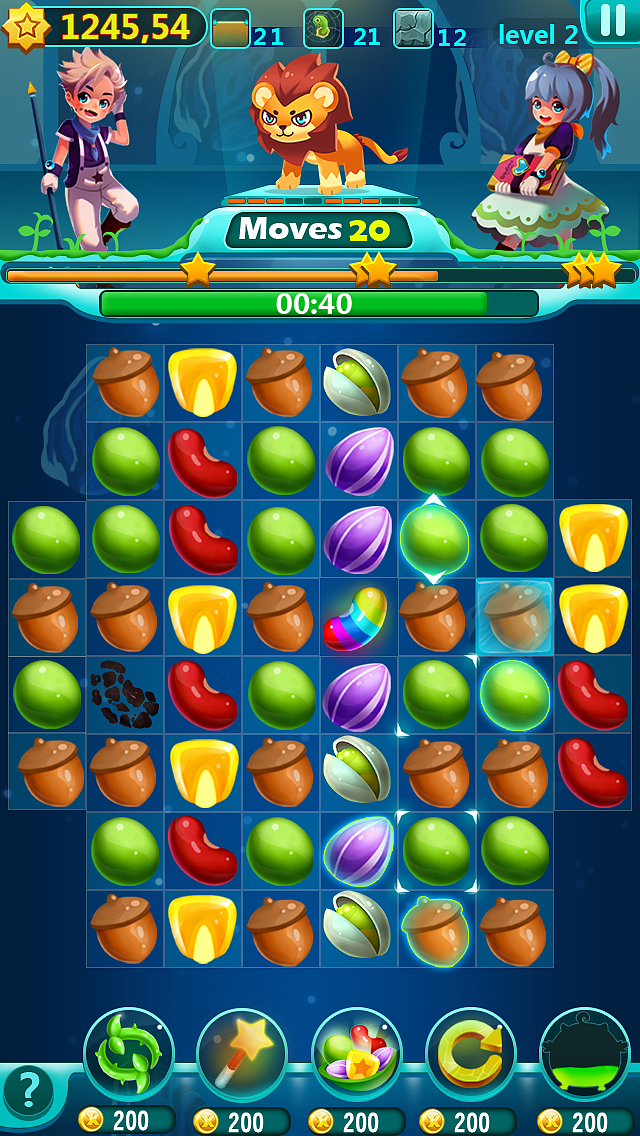Use the star magic wand booster
Viewport: 640px width, 1136px height.
point(242,1053)
